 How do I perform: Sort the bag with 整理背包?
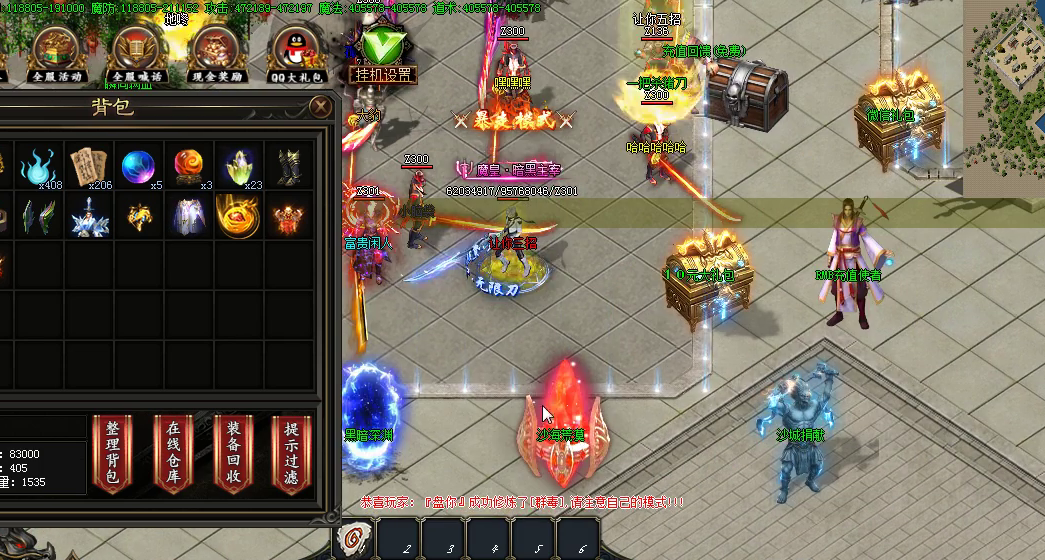point(112,453)
